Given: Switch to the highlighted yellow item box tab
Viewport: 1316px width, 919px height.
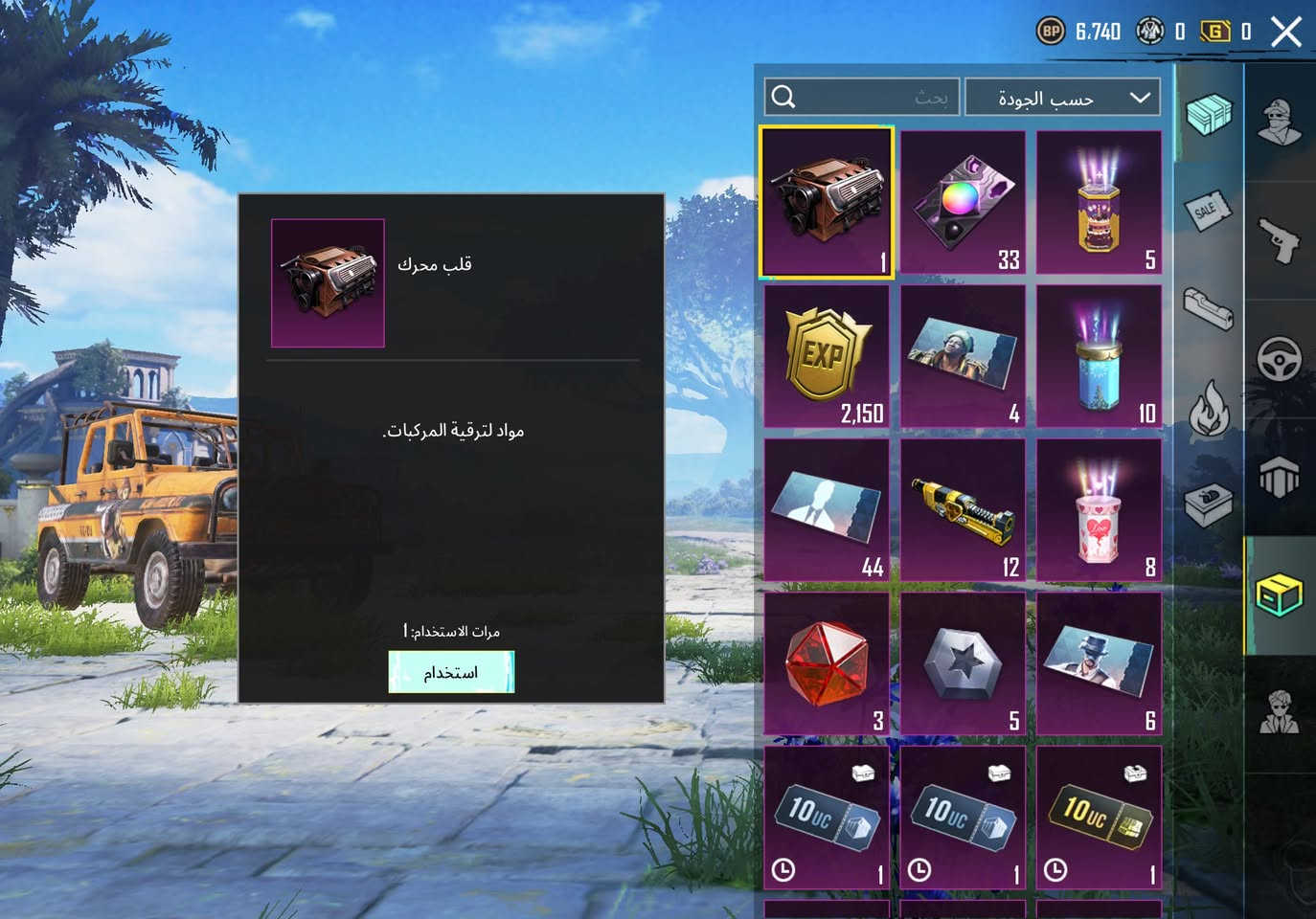Looking at the screenshot, I should (1281, 594).
